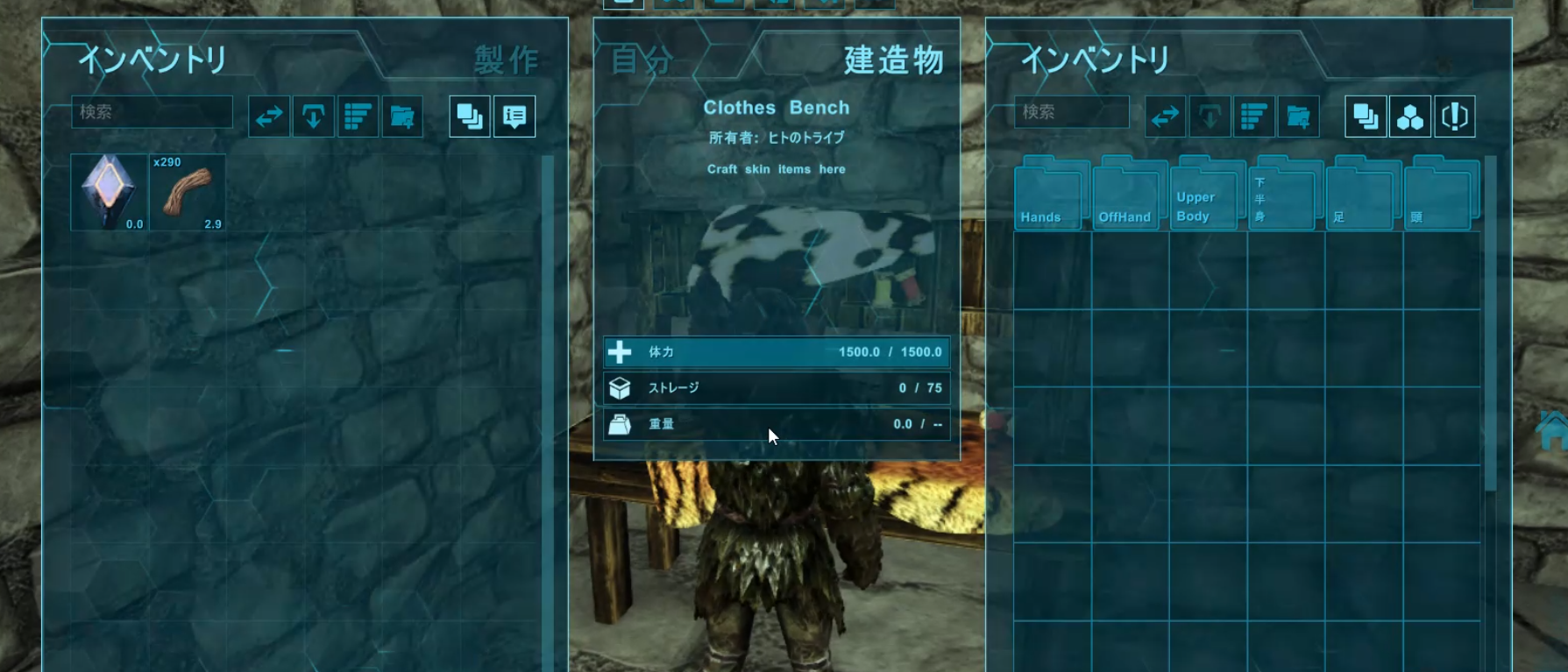
Task: Click the transfer all items icon in left inventory
Action: tap(268, 115)
